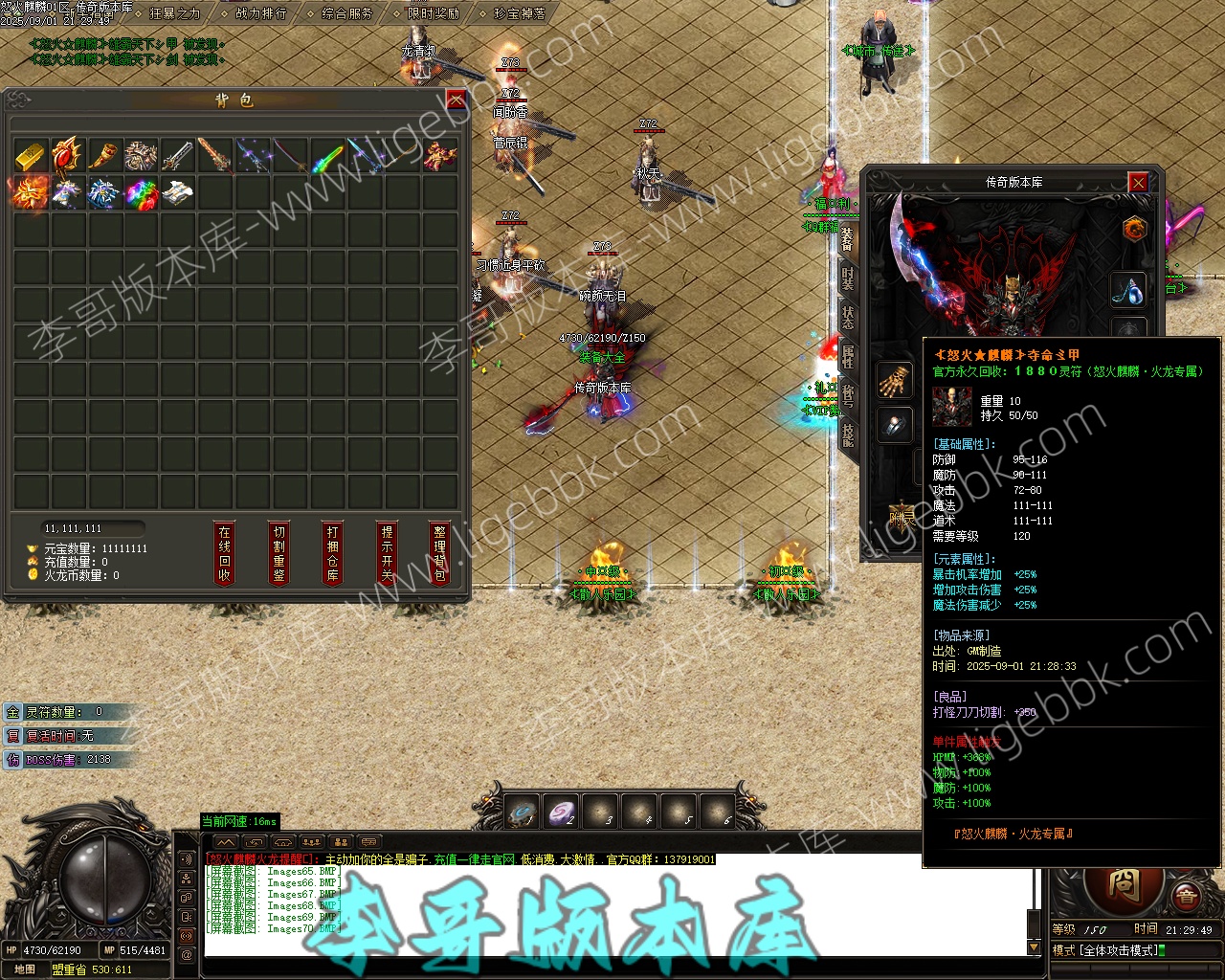Viewport: 1225px width, 980px height.
Task: Click the 在线回收 online recycle button
Action: tap(225, 553)
